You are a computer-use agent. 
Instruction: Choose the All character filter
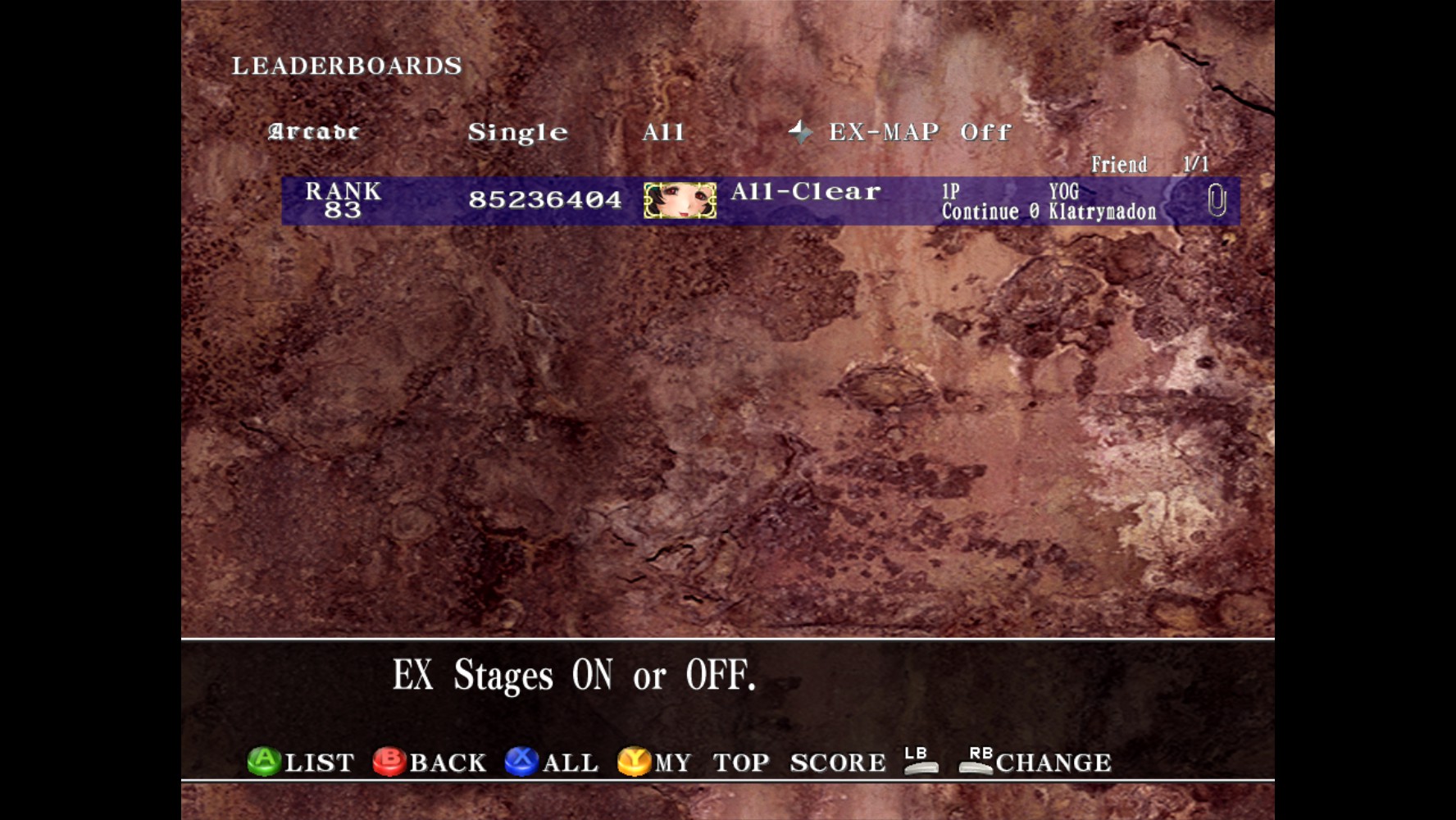click(662, 132)
